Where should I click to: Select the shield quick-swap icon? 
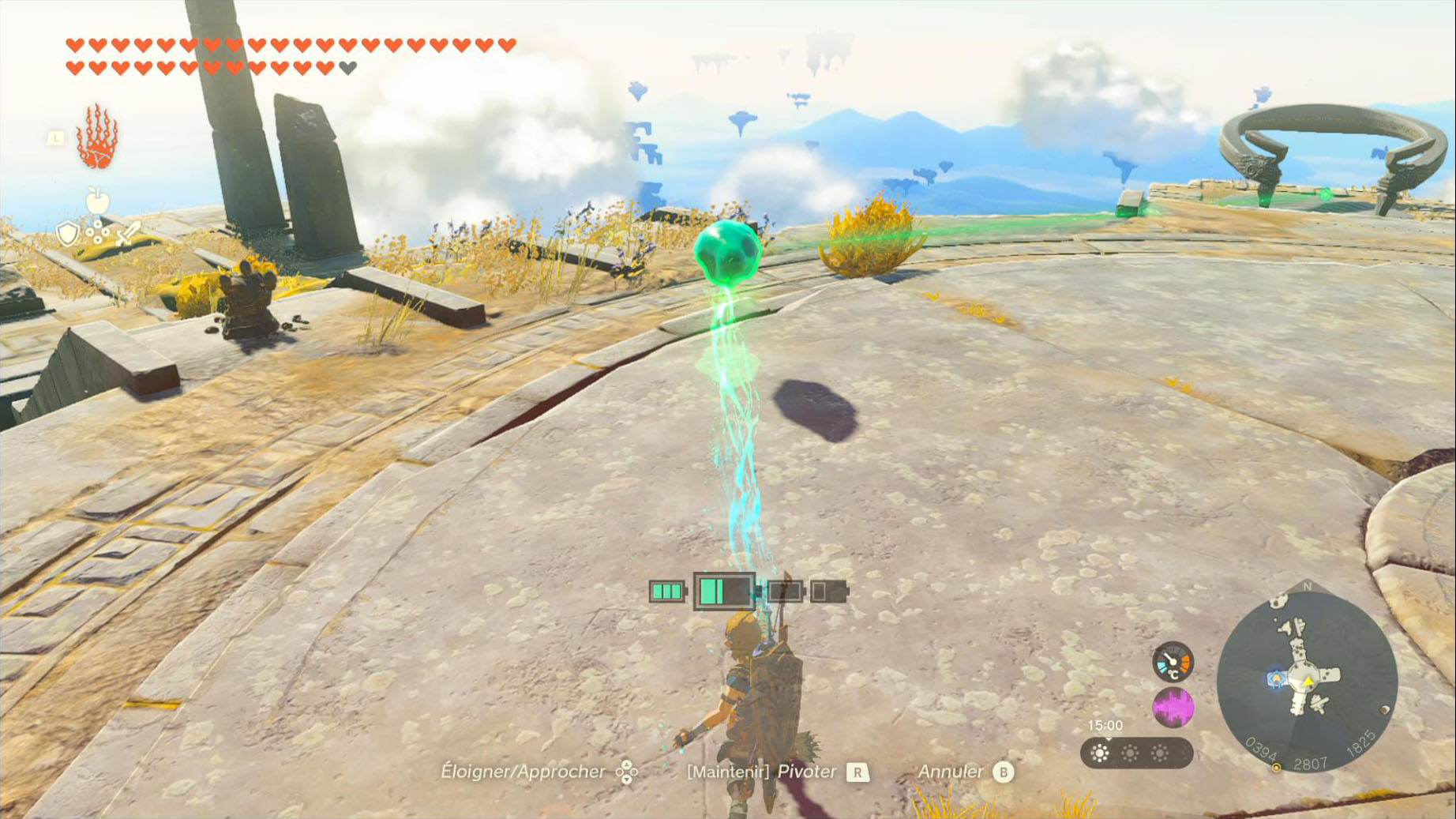(x=68, y=233)
